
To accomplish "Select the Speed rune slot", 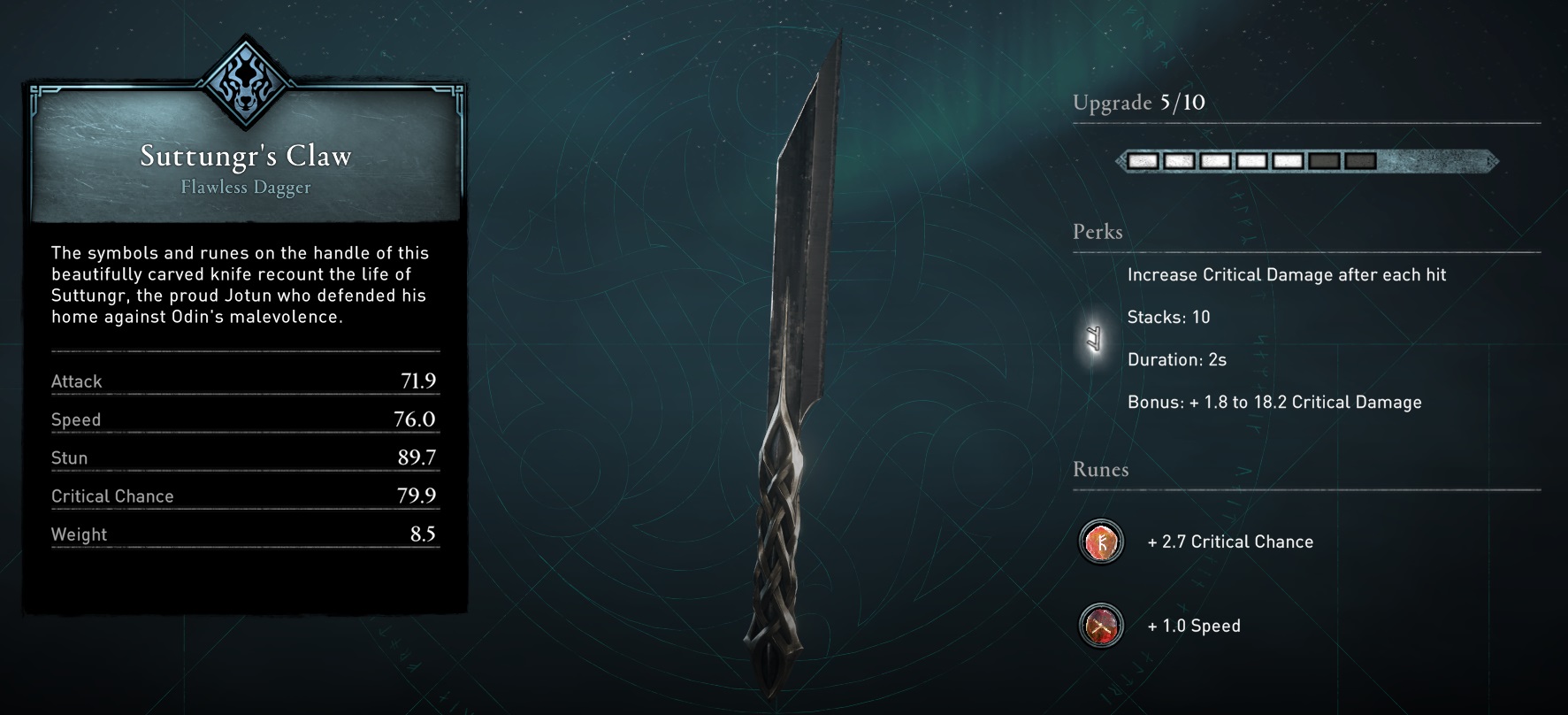I will (x=1101, y=626).
